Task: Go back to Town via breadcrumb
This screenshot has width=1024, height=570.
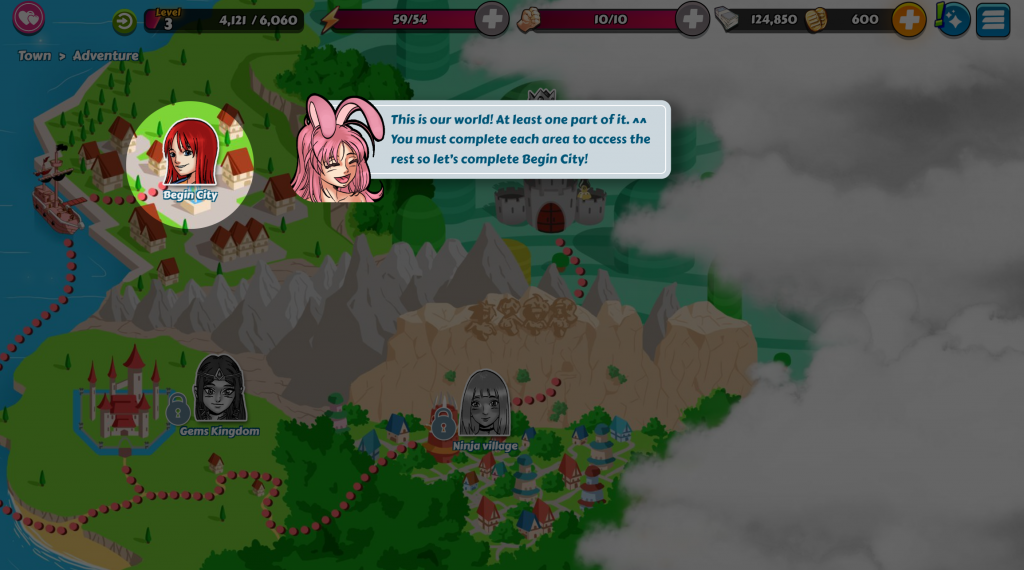Action: coord(34,56)
